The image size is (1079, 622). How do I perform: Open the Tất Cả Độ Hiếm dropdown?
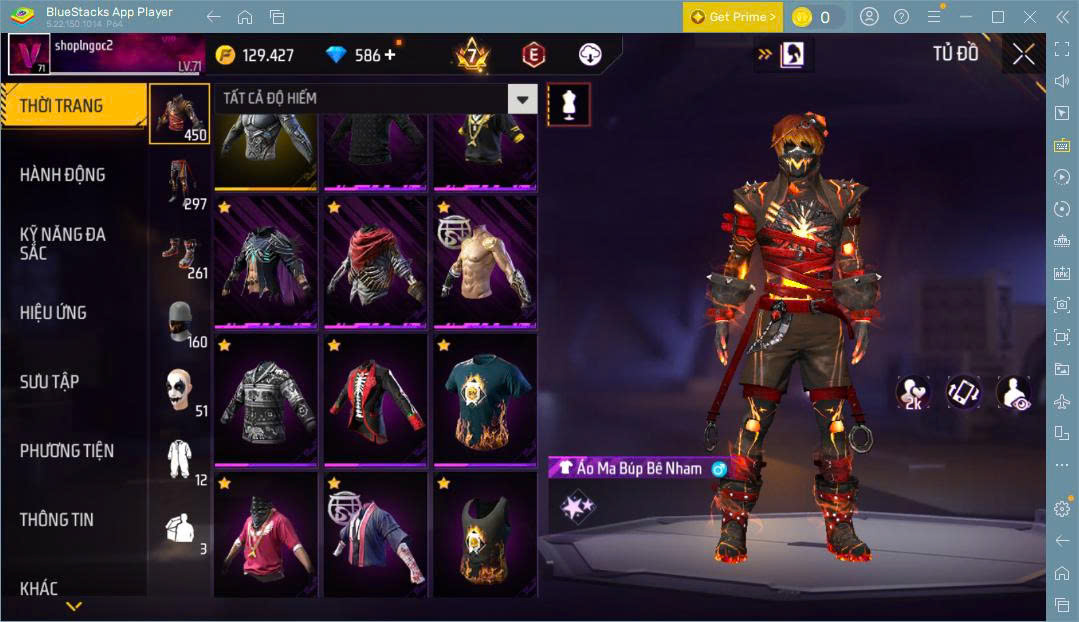[x=375, y=98]
